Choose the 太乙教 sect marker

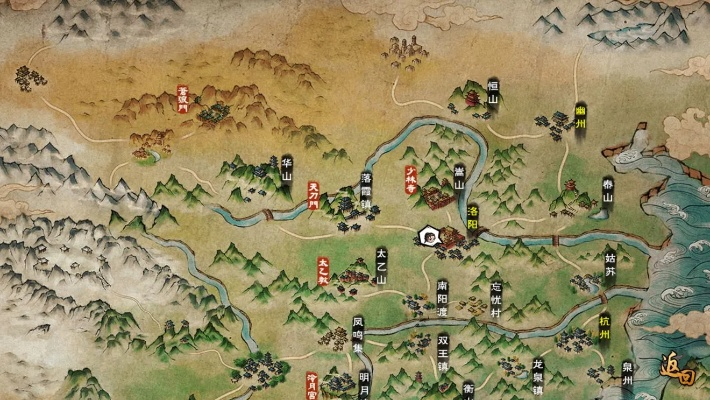point(323,272)
